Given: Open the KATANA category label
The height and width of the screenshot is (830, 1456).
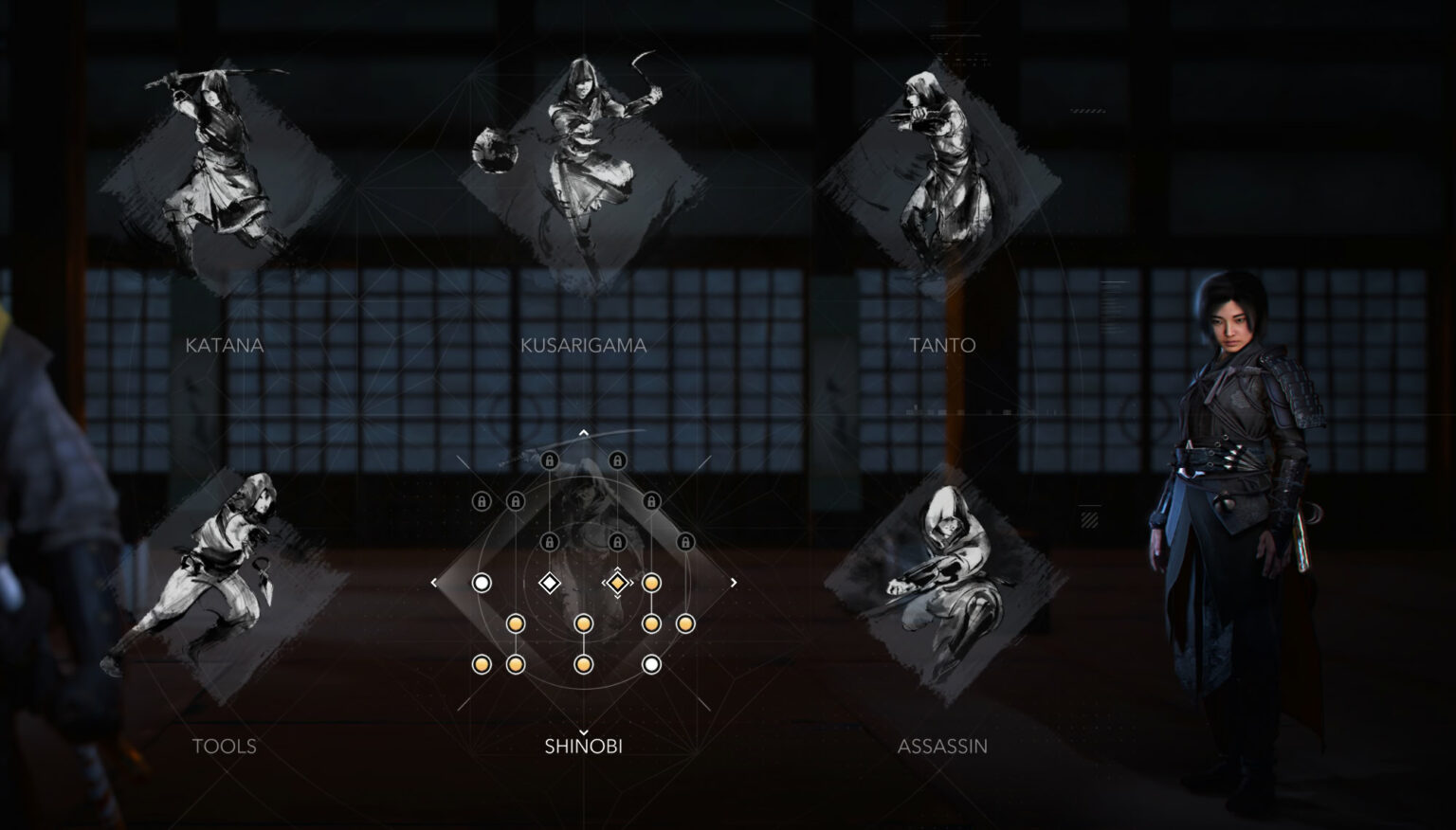Looking at the screenshot, I should point(226,345).
